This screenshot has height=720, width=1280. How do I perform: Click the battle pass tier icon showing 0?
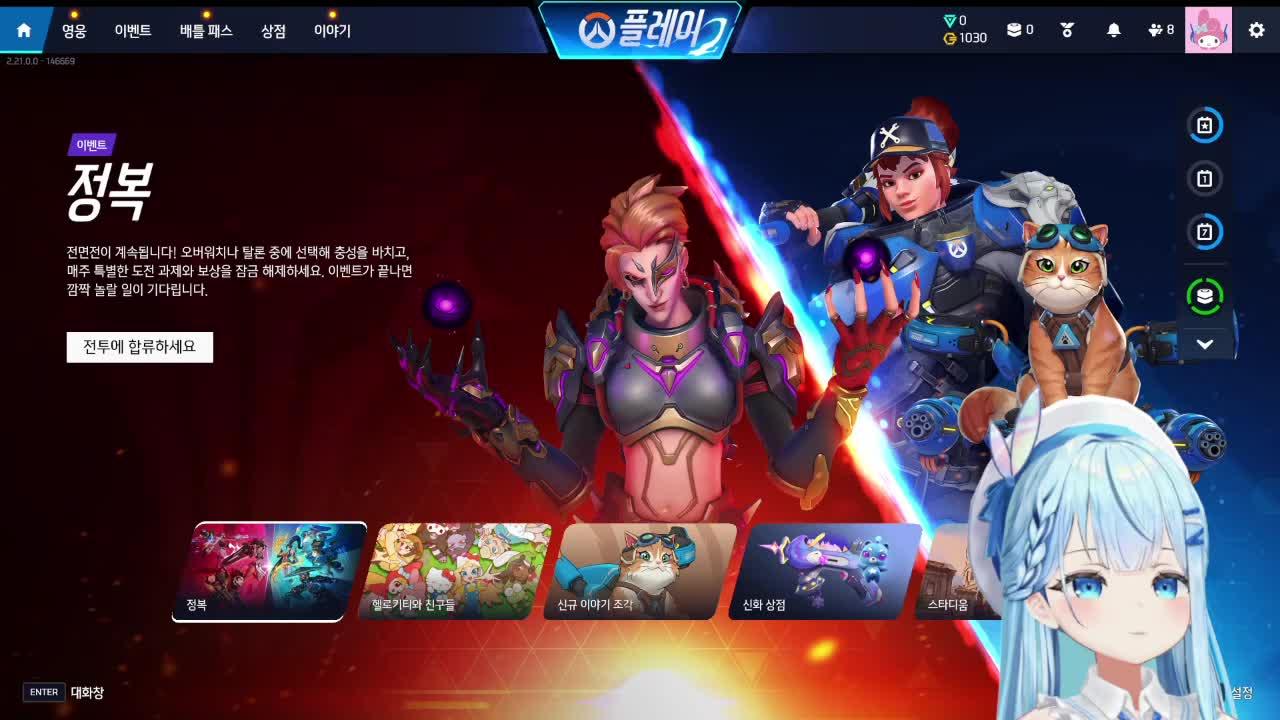click(1018, 29)
